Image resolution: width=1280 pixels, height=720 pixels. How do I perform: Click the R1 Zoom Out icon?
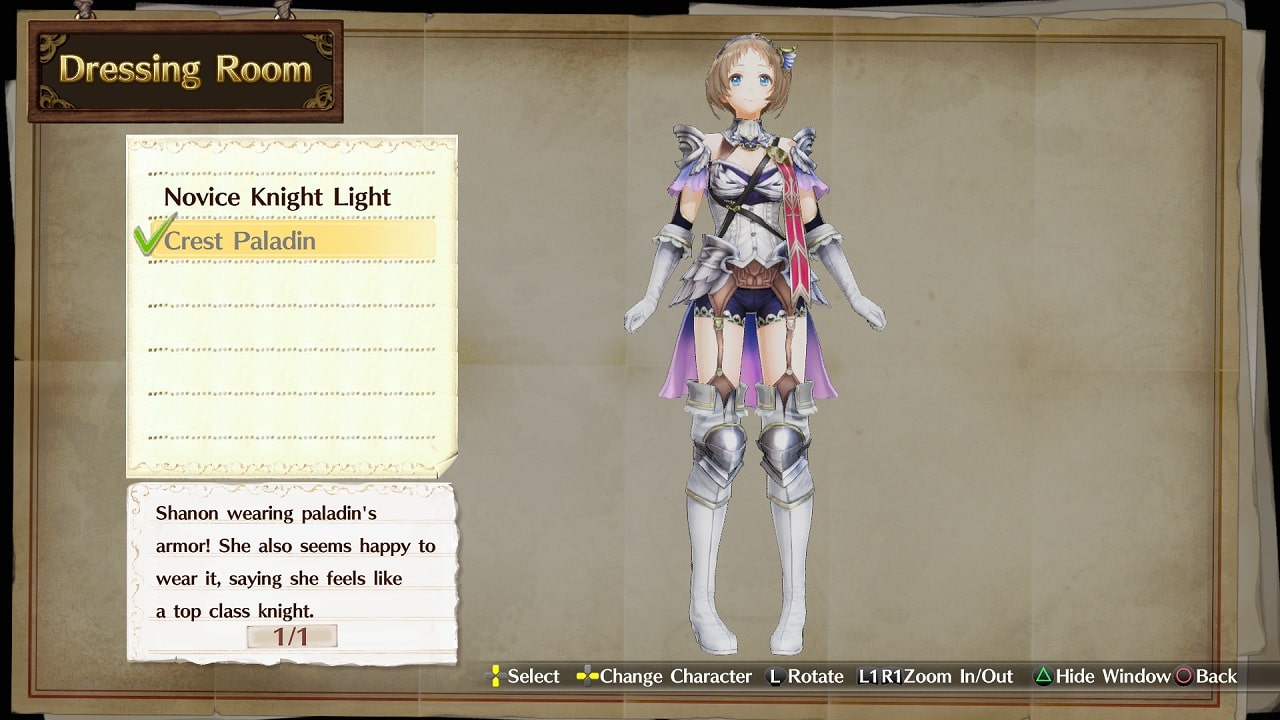pyautogui.click(x=893, y=677)
